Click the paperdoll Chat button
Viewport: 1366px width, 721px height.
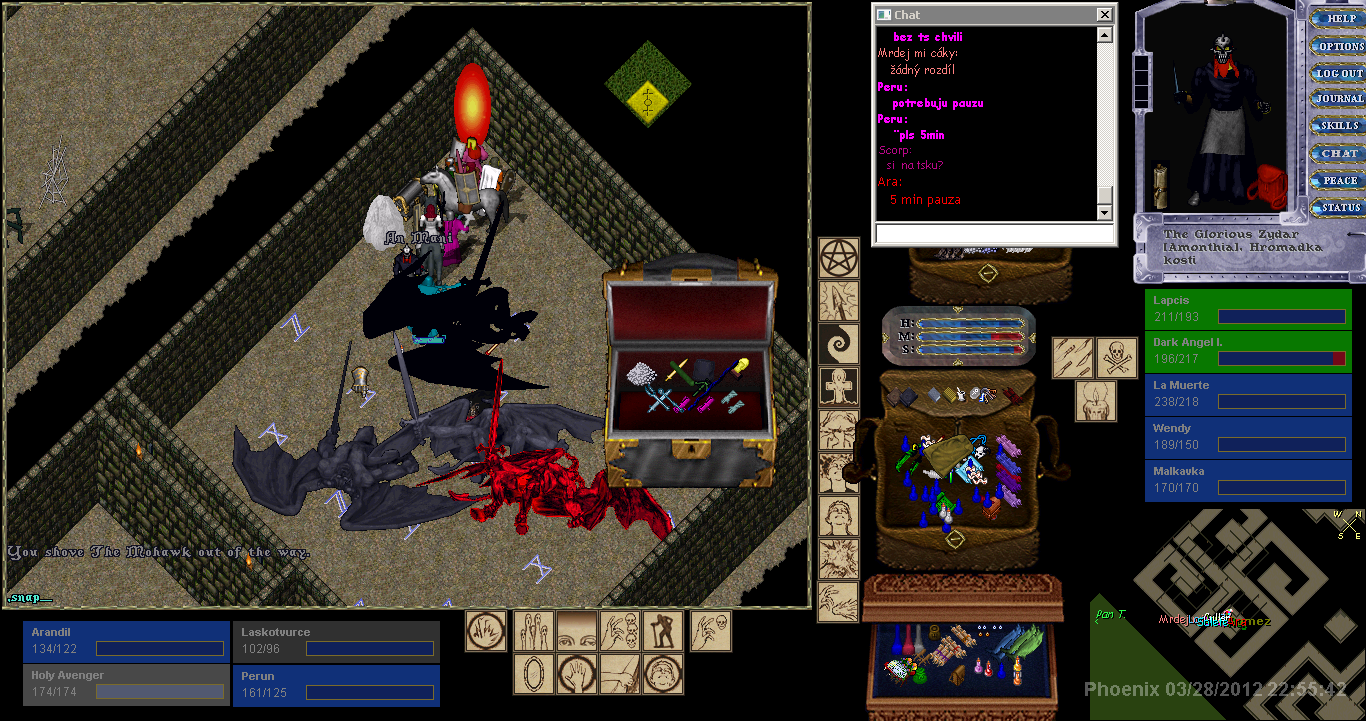pos(1340,153)
